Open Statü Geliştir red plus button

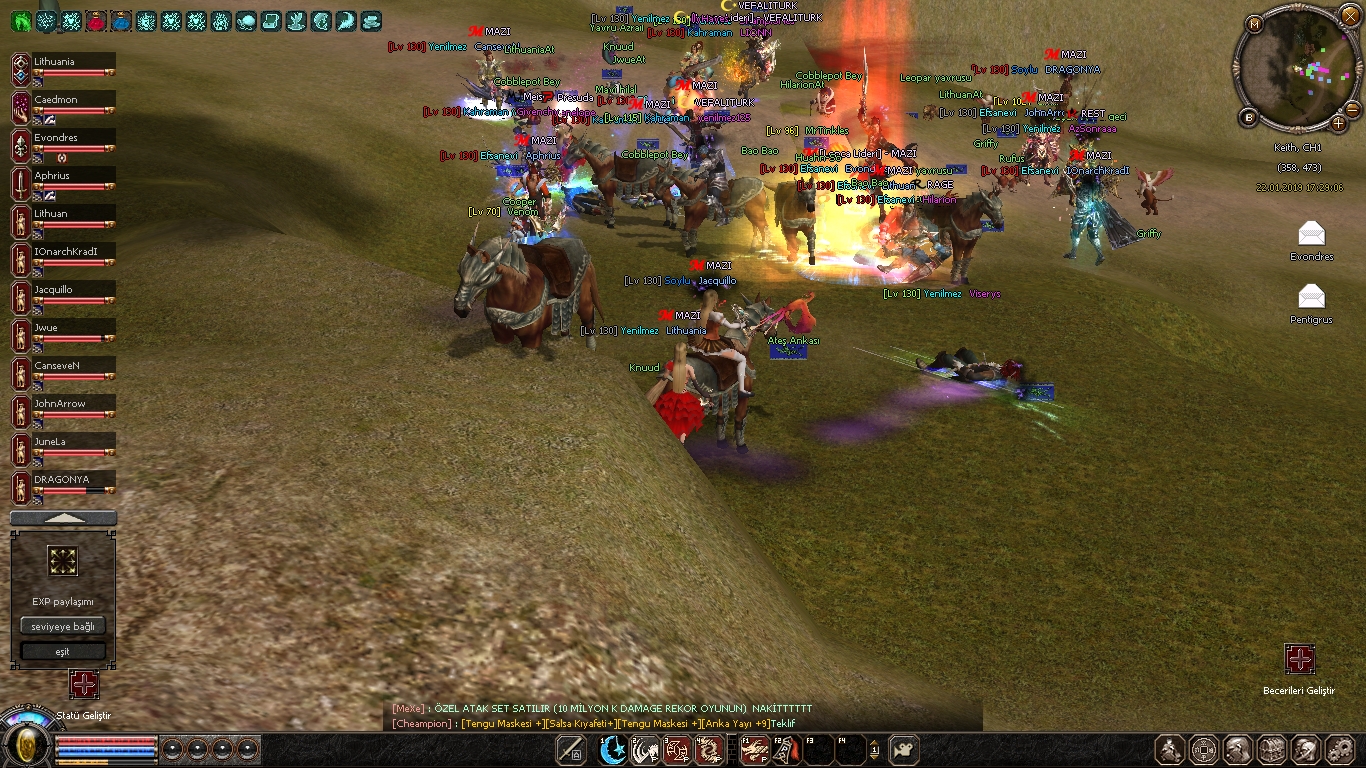pos(84,684)
